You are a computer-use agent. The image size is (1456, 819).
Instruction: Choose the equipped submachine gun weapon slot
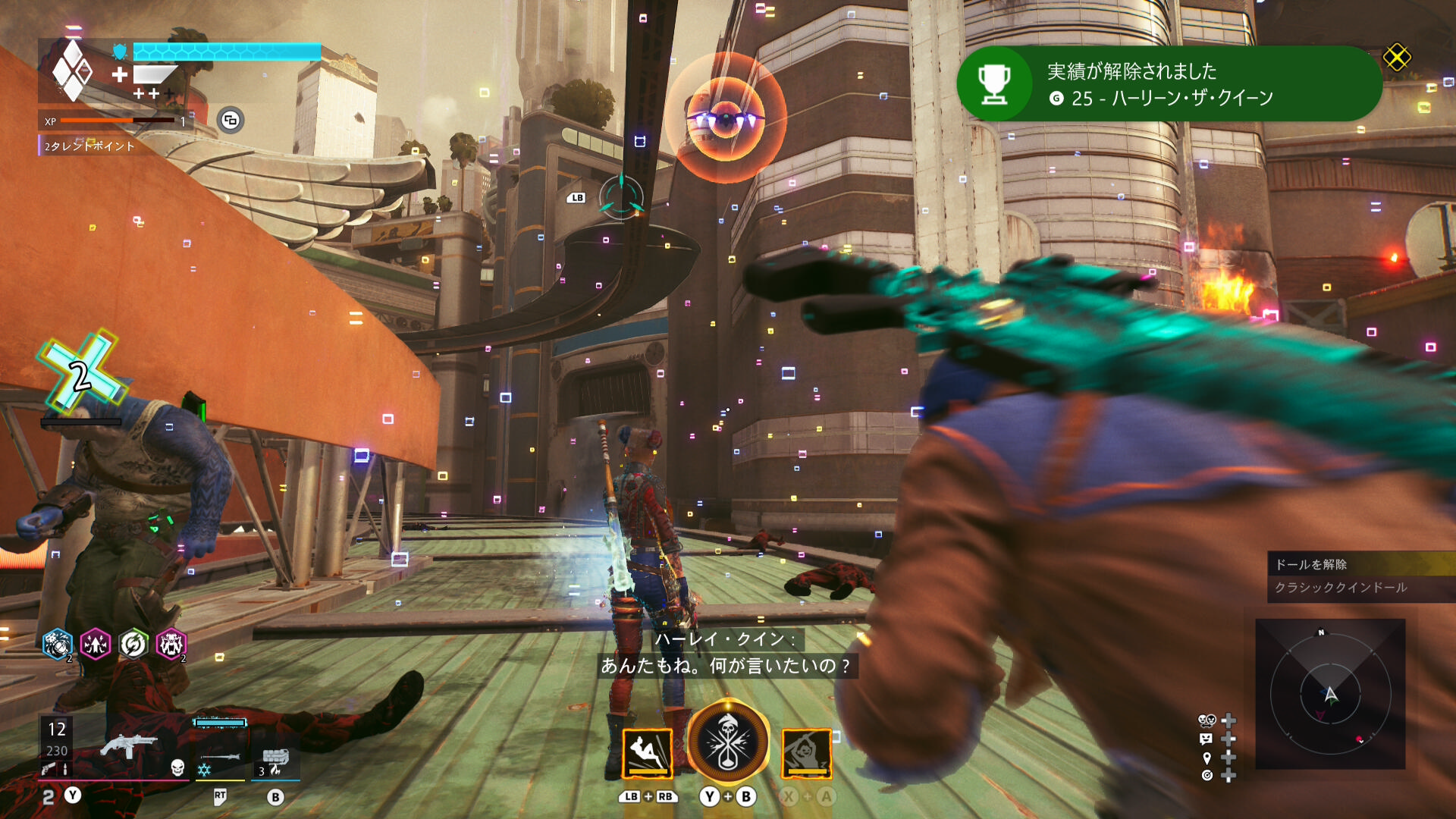127,747
